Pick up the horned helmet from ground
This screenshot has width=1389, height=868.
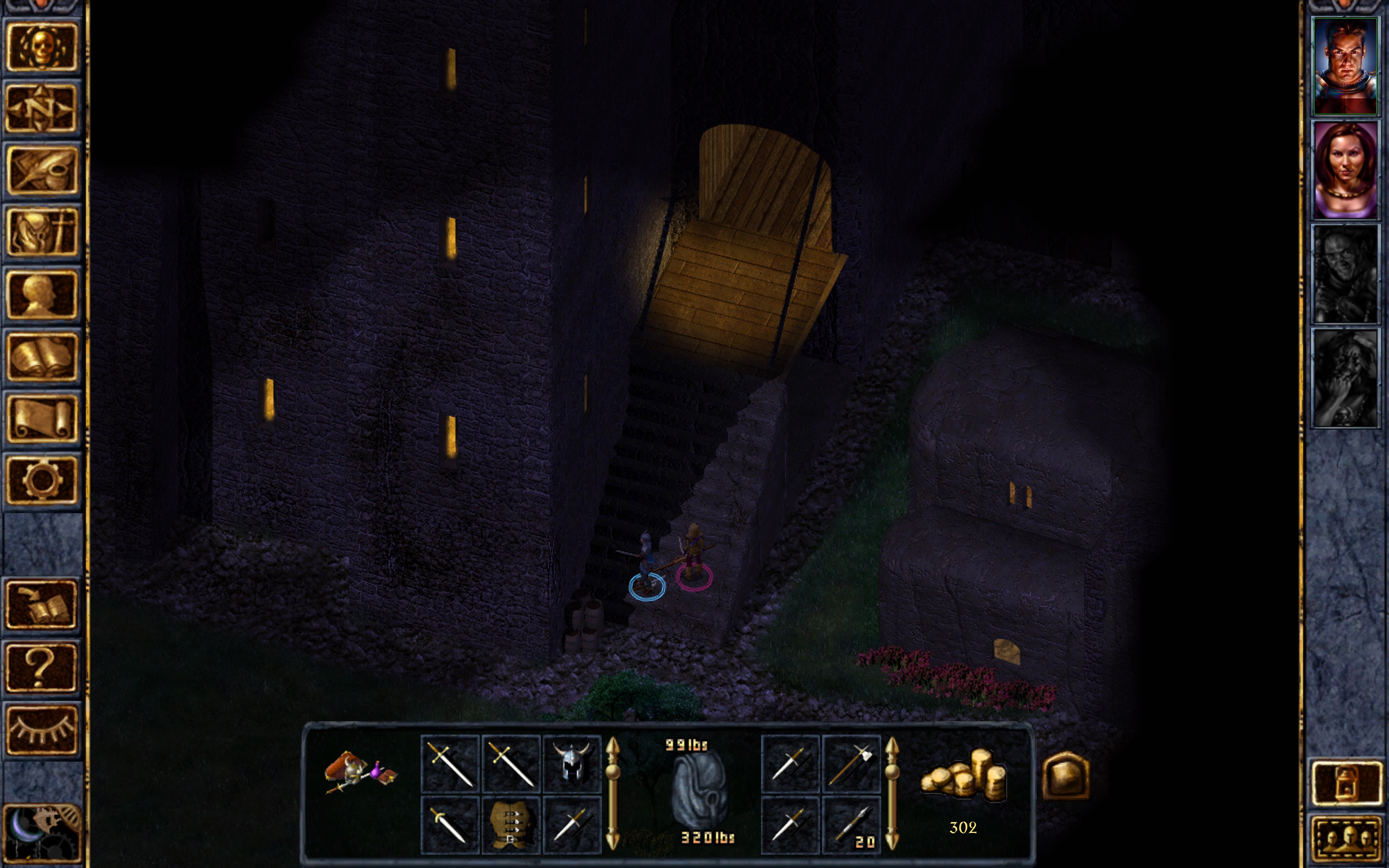click(572, 763)
